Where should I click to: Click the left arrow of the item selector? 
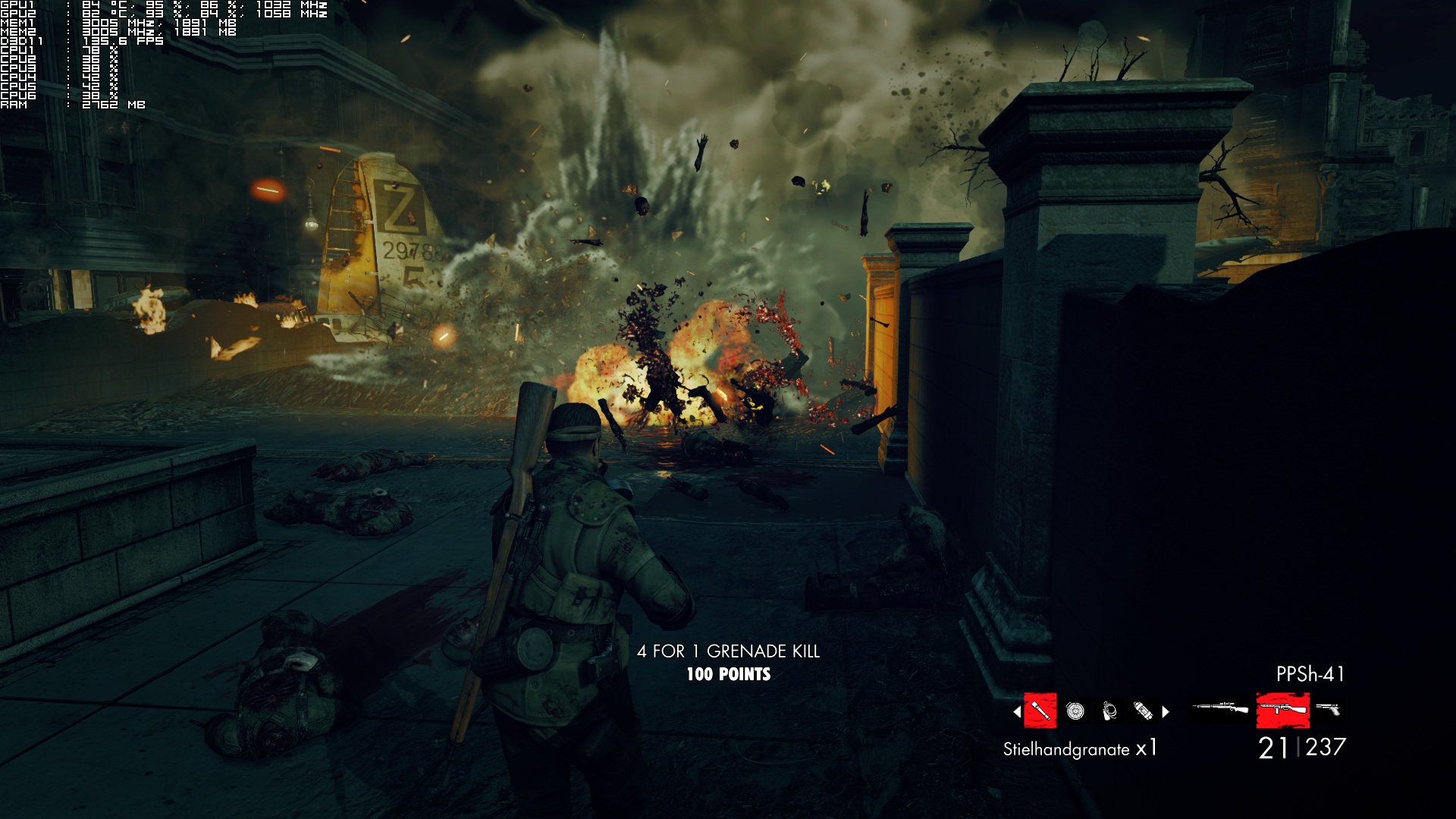pos(1017,711)
